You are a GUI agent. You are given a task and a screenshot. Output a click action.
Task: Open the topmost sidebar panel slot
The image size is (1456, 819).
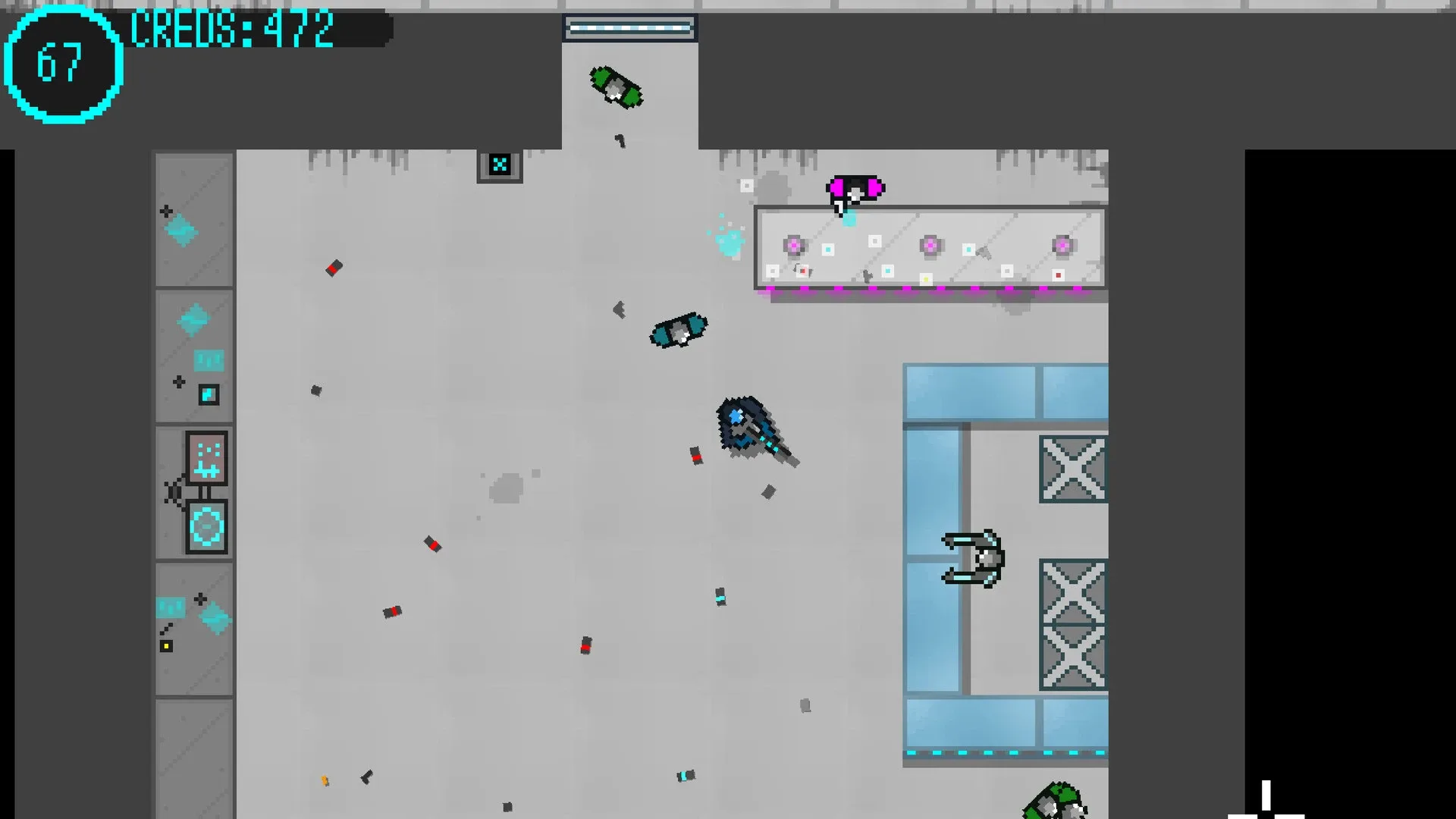click(193, 220)
